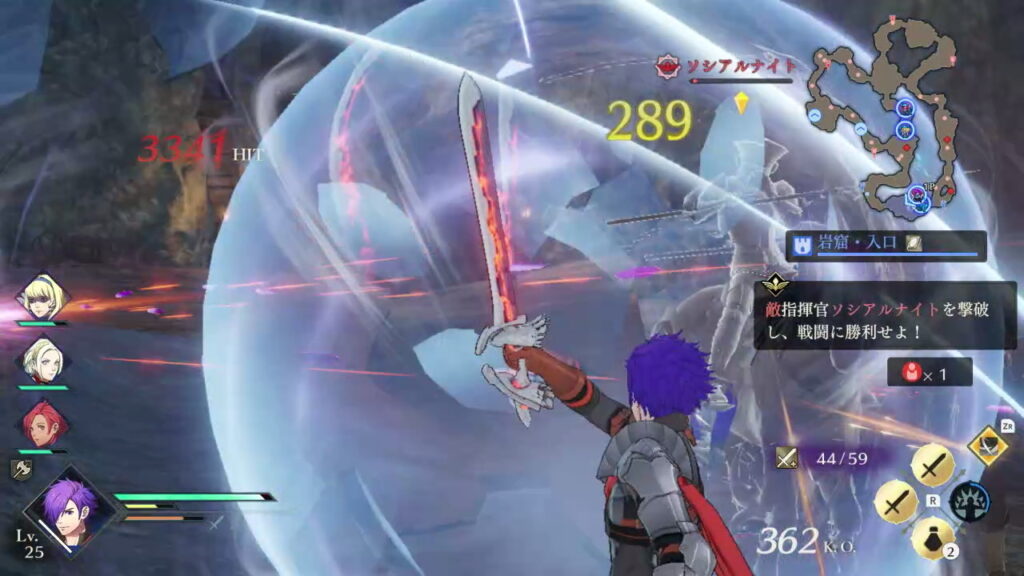The image size is (1024, 576).
Task: Click the axe class icon
Action: [x=22, y=466]
